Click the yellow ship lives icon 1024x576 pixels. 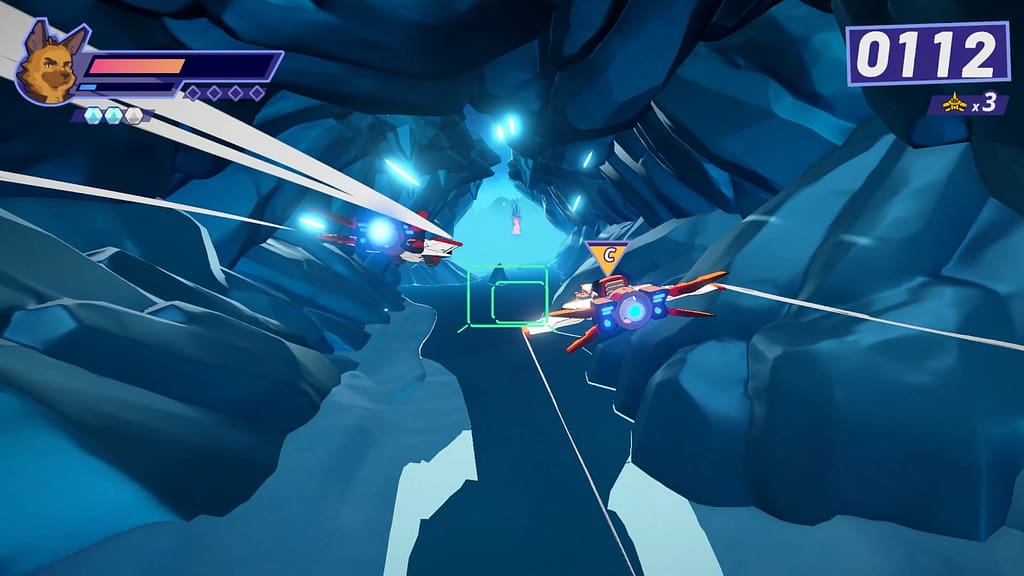(x=954, y=102)
